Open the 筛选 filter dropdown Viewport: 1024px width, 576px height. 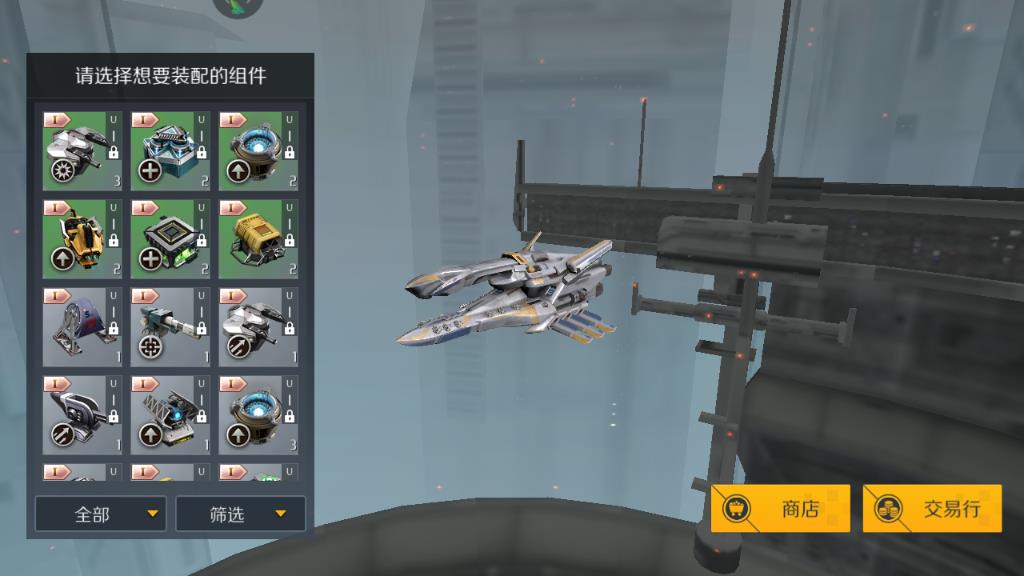(x=241, y=514)
